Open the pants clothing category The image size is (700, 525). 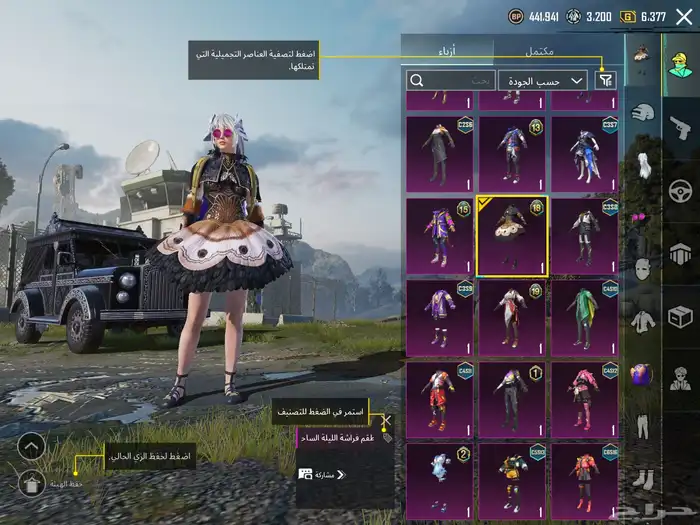click(x=643, y=427)
